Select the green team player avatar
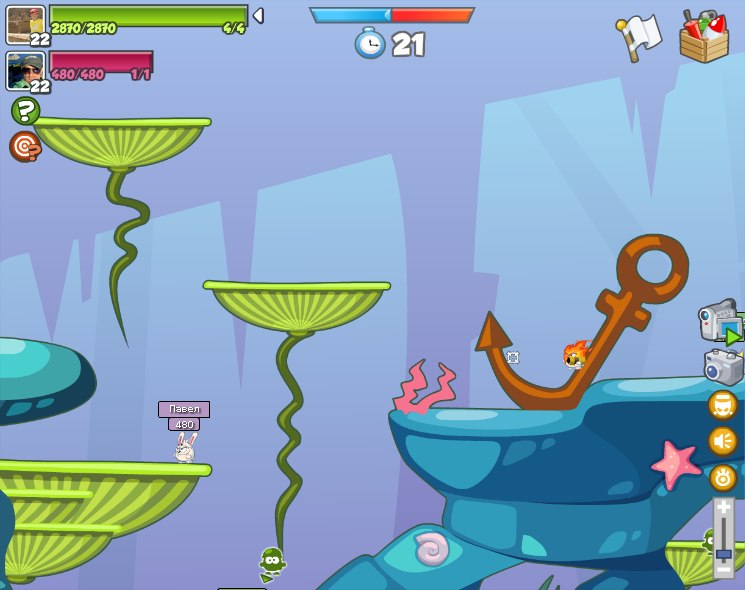 pyautogui.click(x=25, y=24)
